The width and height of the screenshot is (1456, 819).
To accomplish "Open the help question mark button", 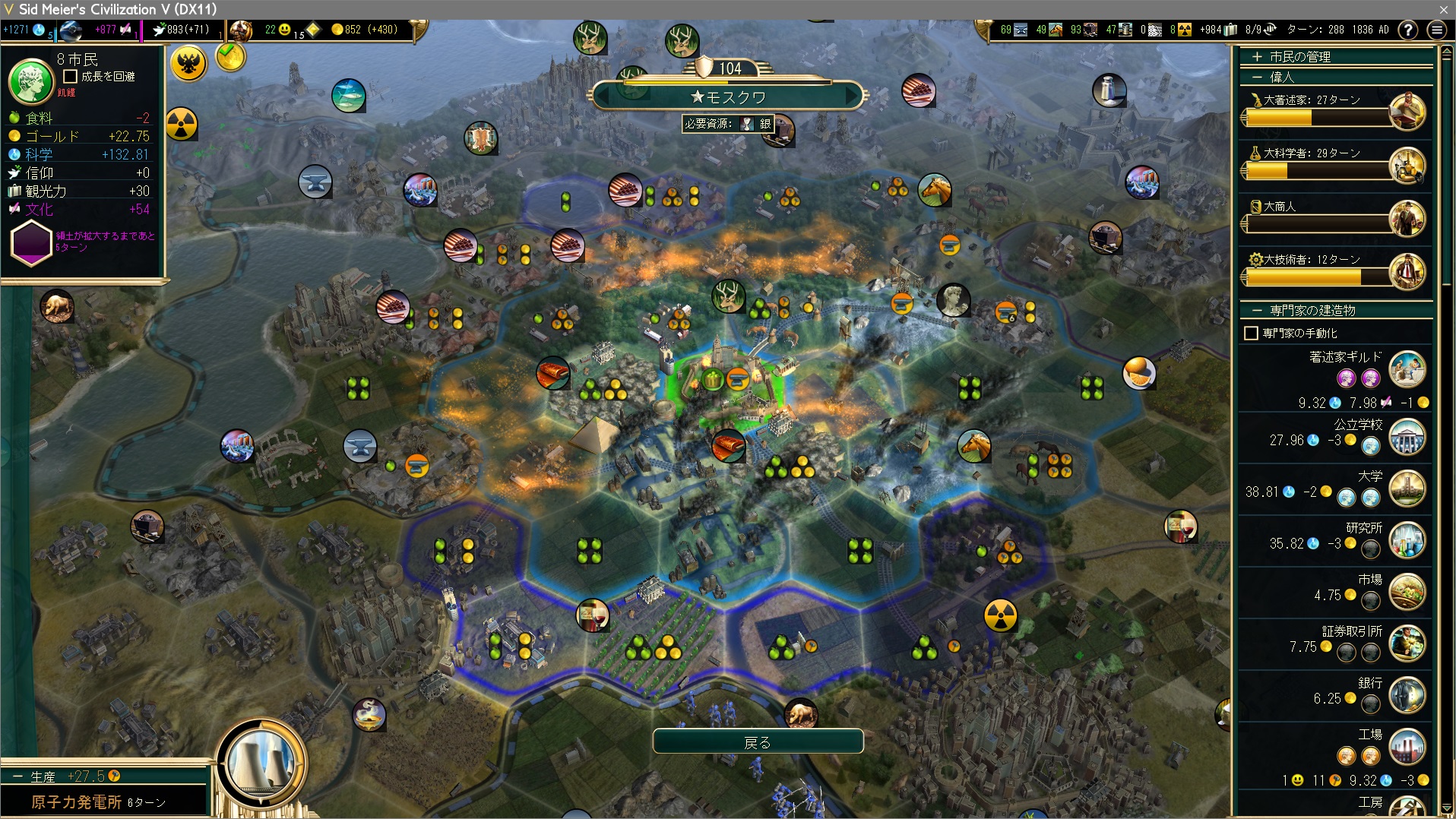I will (1407, 30).
